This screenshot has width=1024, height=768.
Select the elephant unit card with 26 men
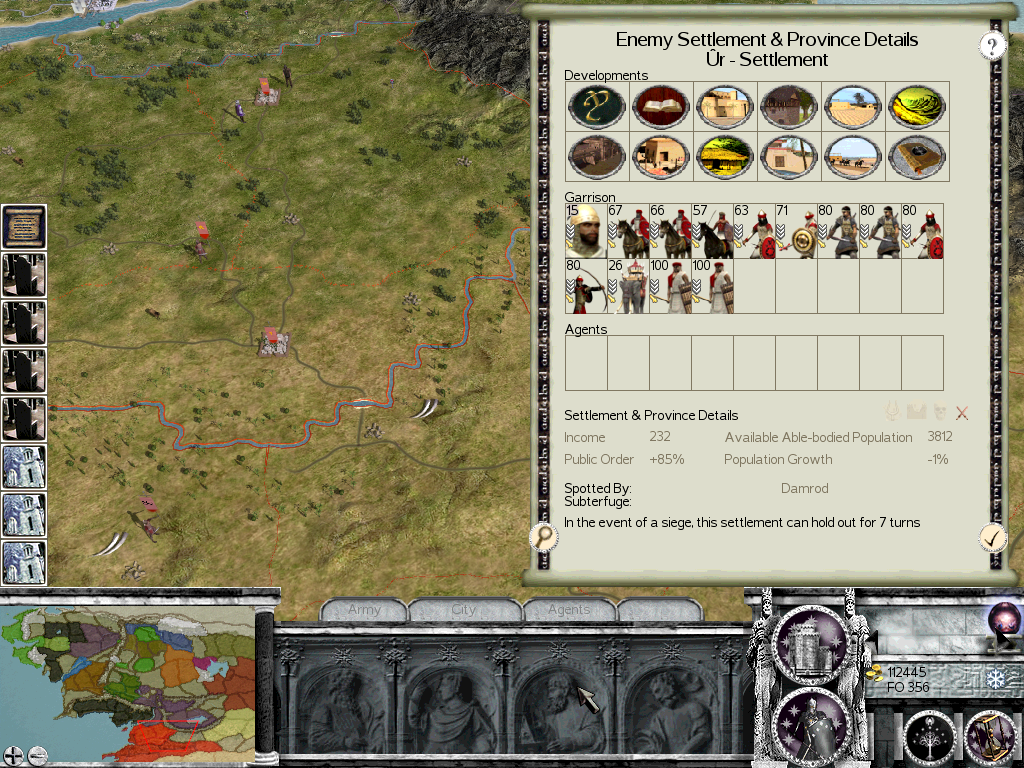click(628, 286)
